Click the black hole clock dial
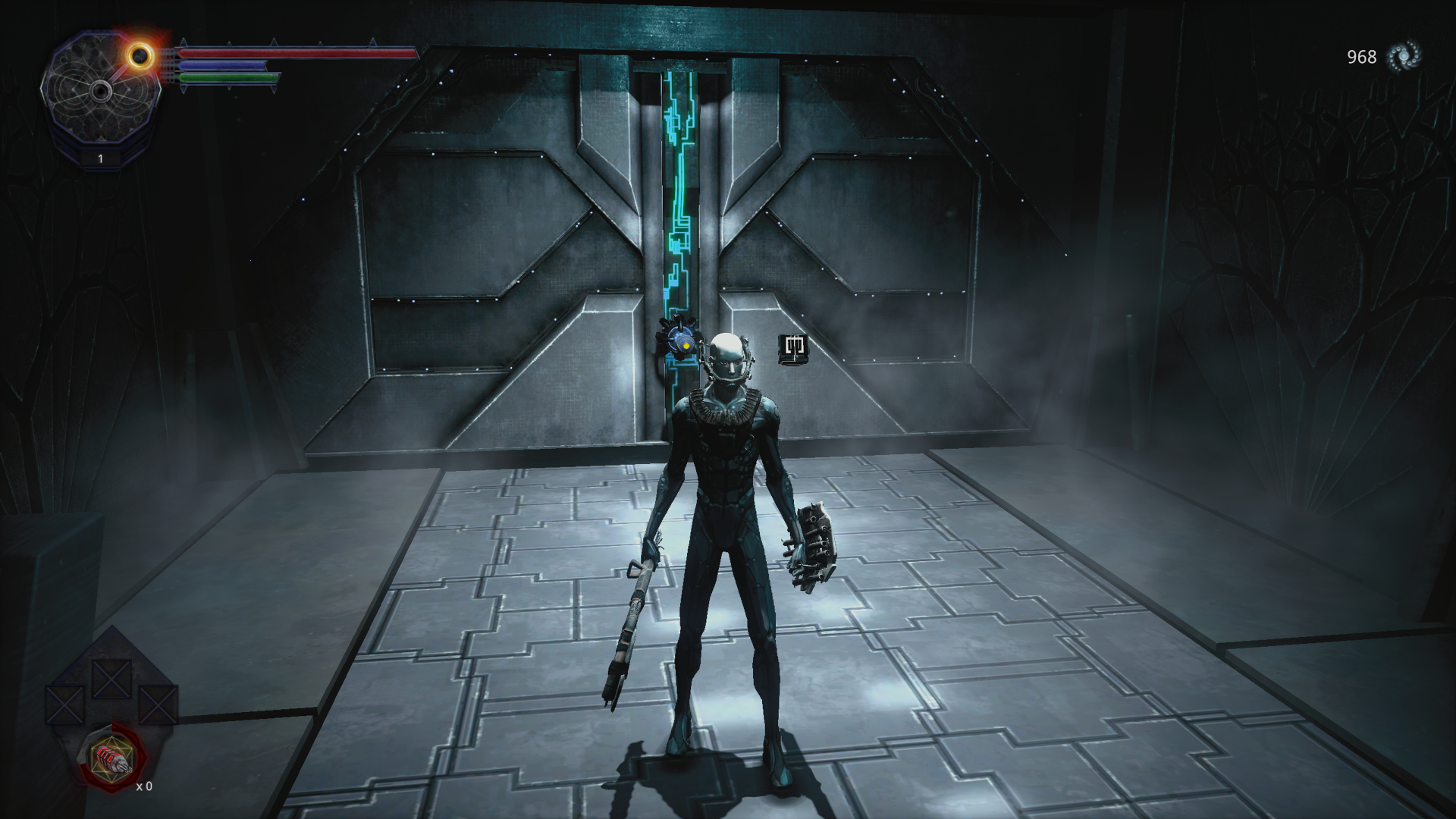 click(101, 92)
